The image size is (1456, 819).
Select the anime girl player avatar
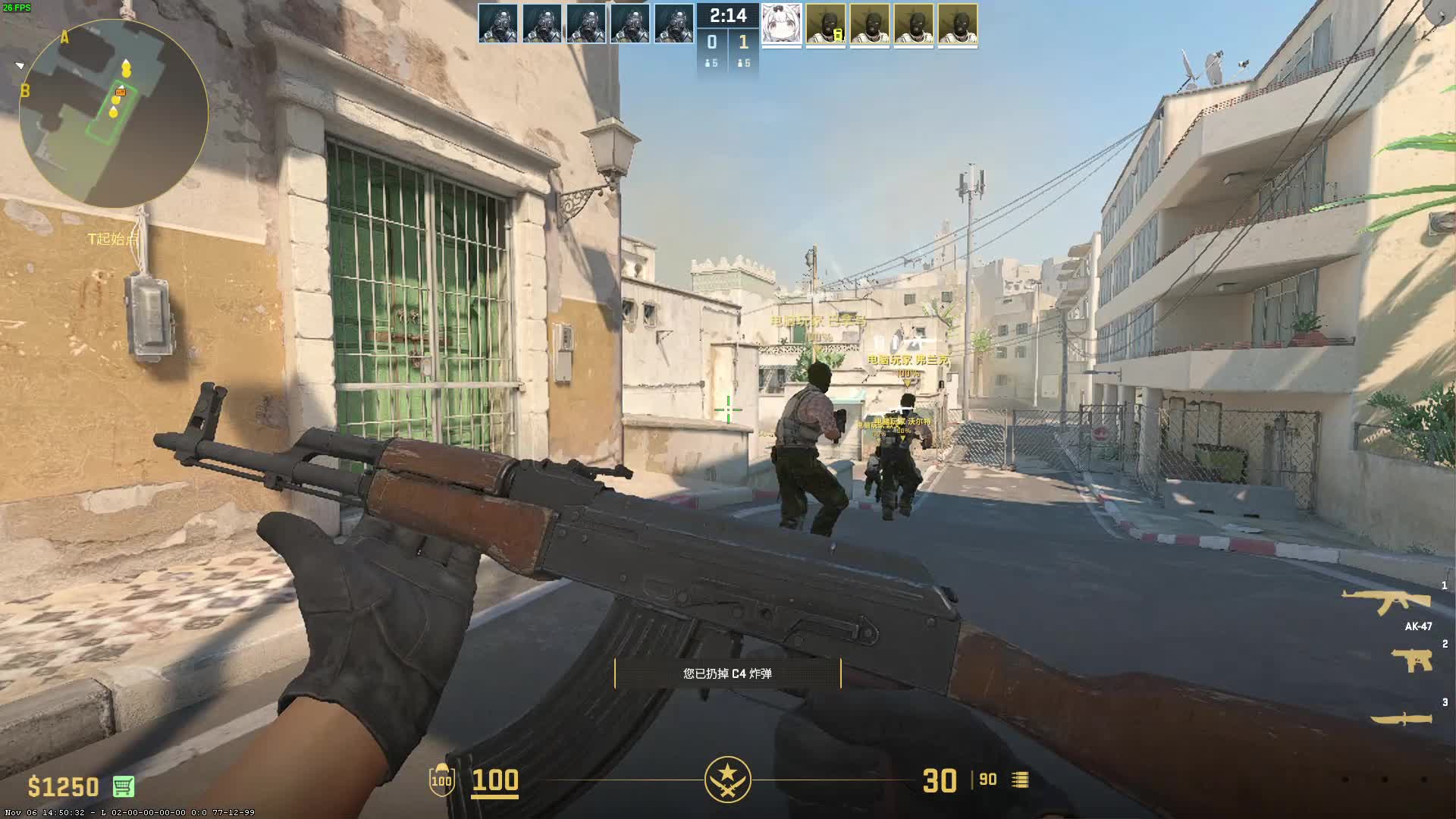(x=781, y=24)
